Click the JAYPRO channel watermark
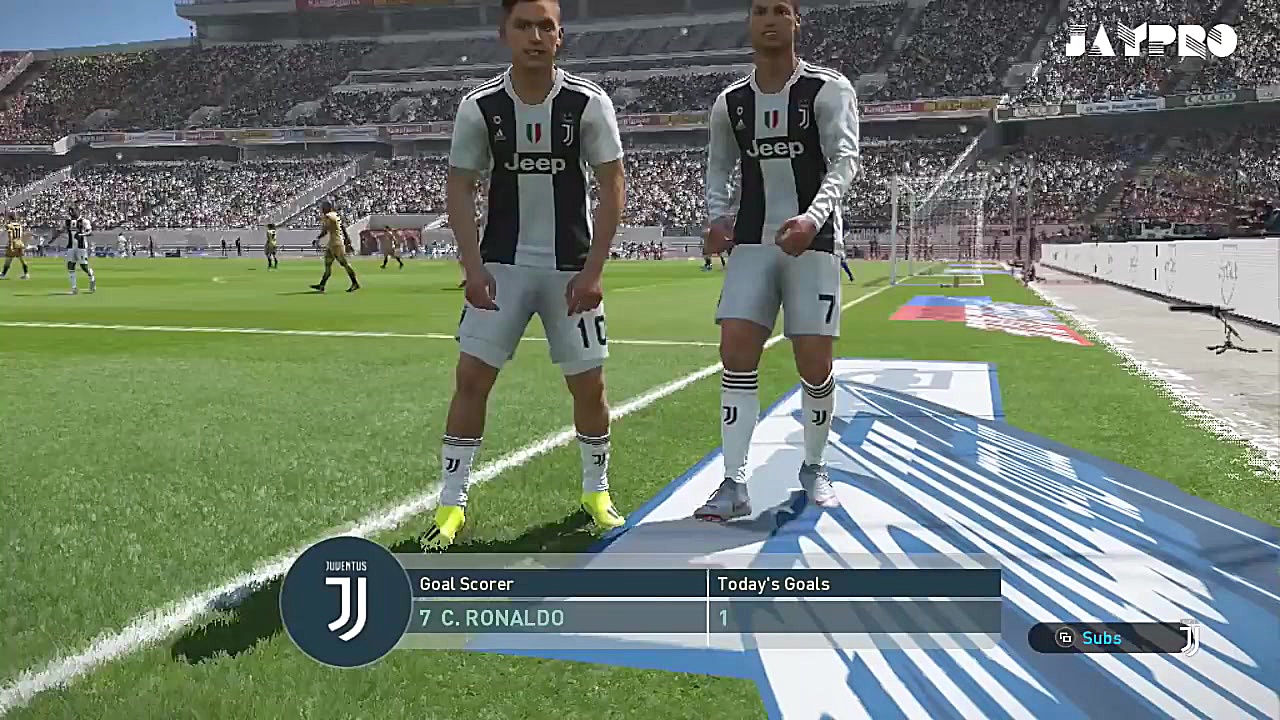 (1150, 41)
